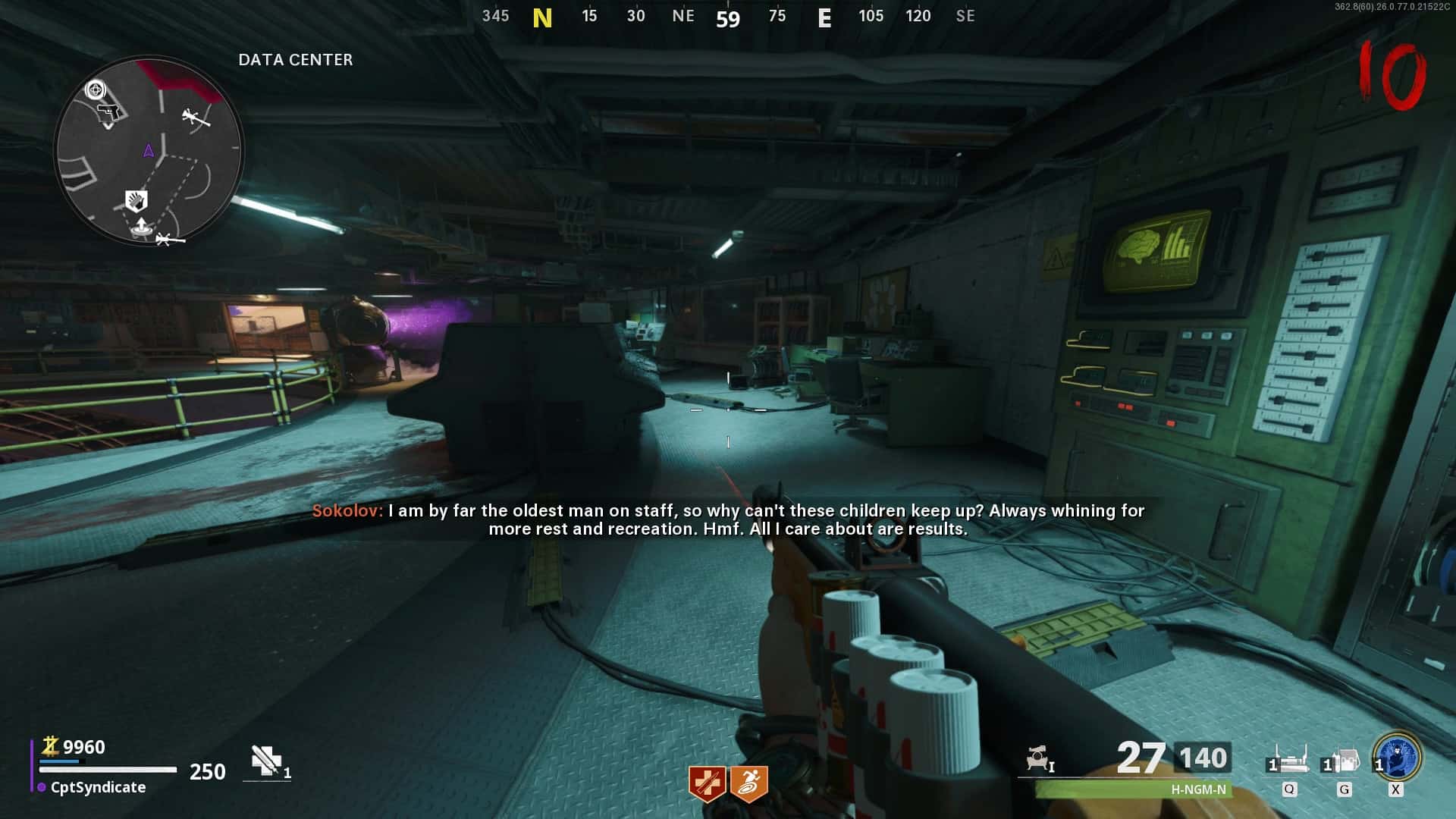Viewport: 1456px width, 819px height.
Task: Select the lethal equipment slot labeled G
Action: point(1342,760)
